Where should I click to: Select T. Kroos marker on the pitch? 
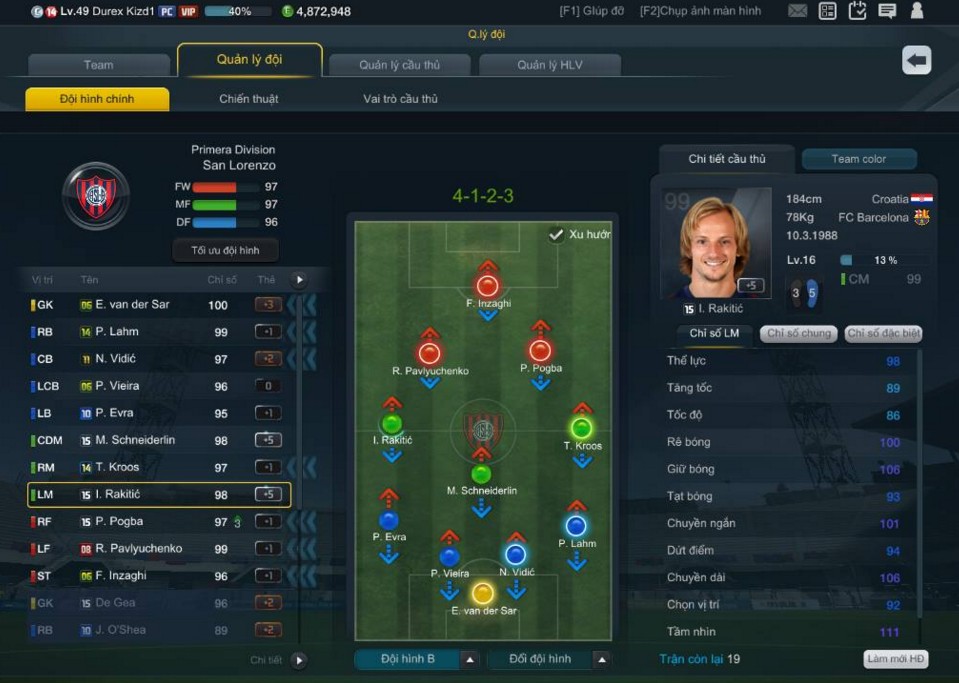tap(581, 429)
